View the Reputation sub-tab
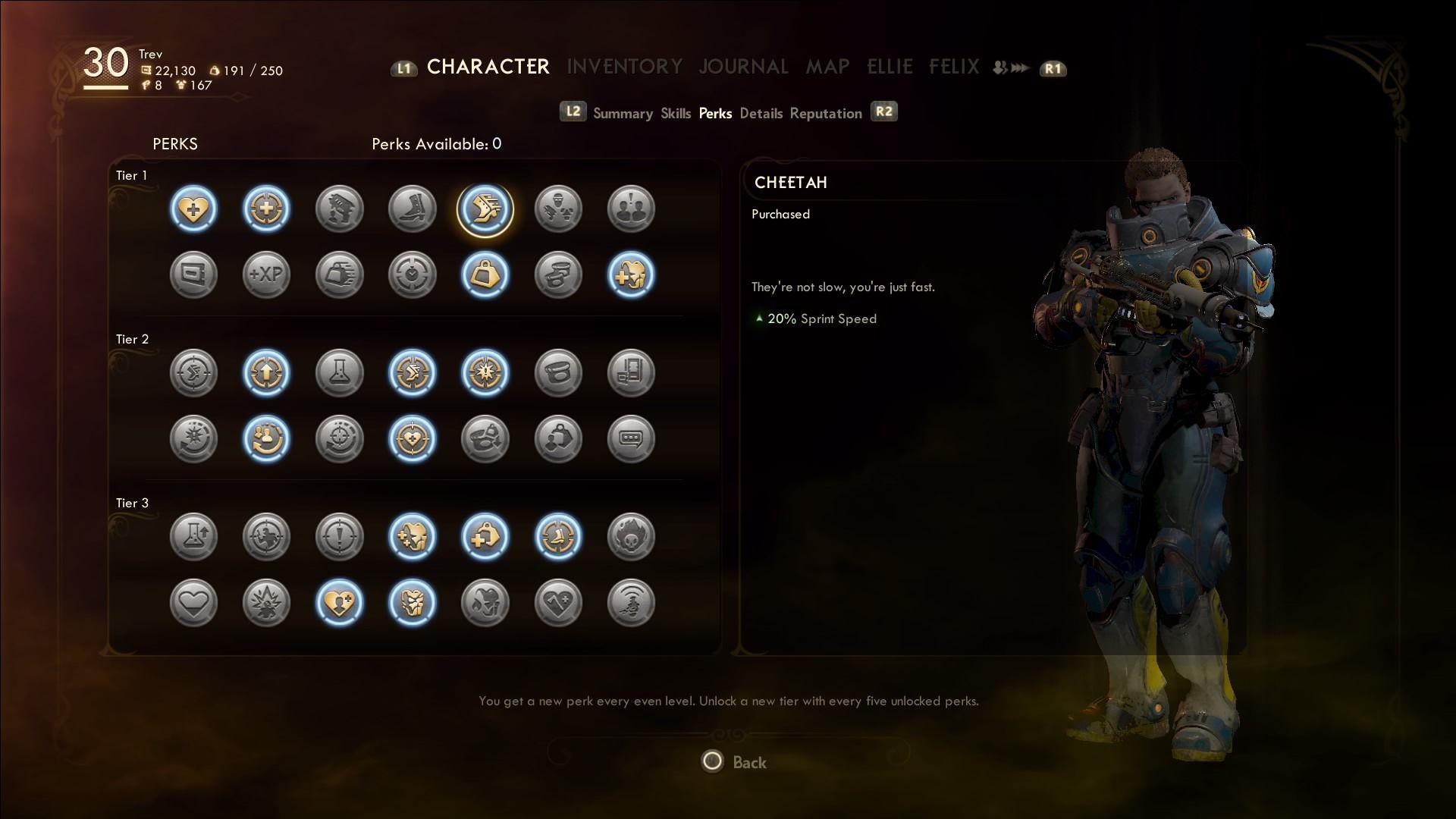Image resolution: width=1456 pixels, height=819 pixels. pyautogui.click(x=826, y=113)
